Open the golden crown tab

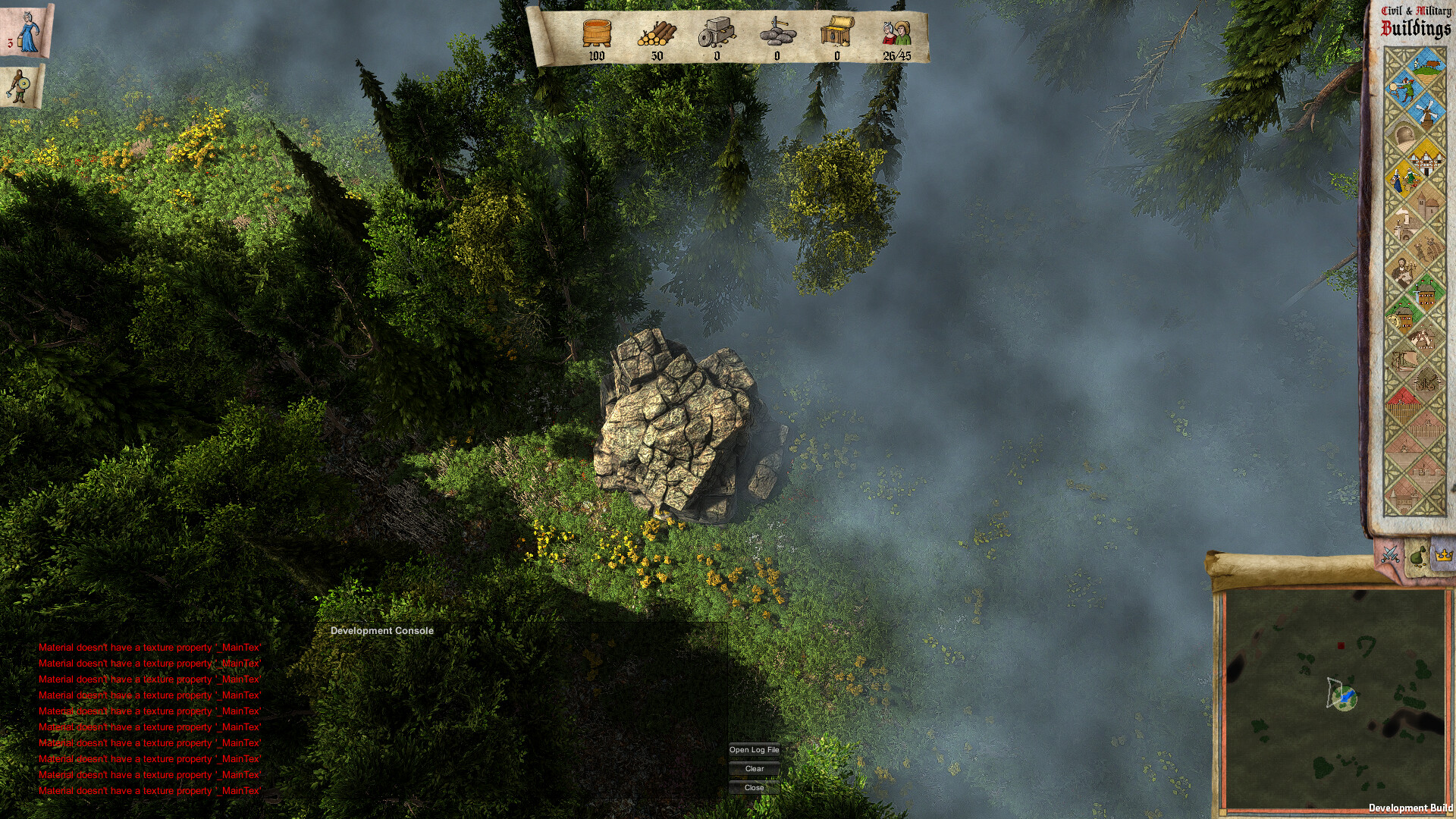click(1443, 555)
